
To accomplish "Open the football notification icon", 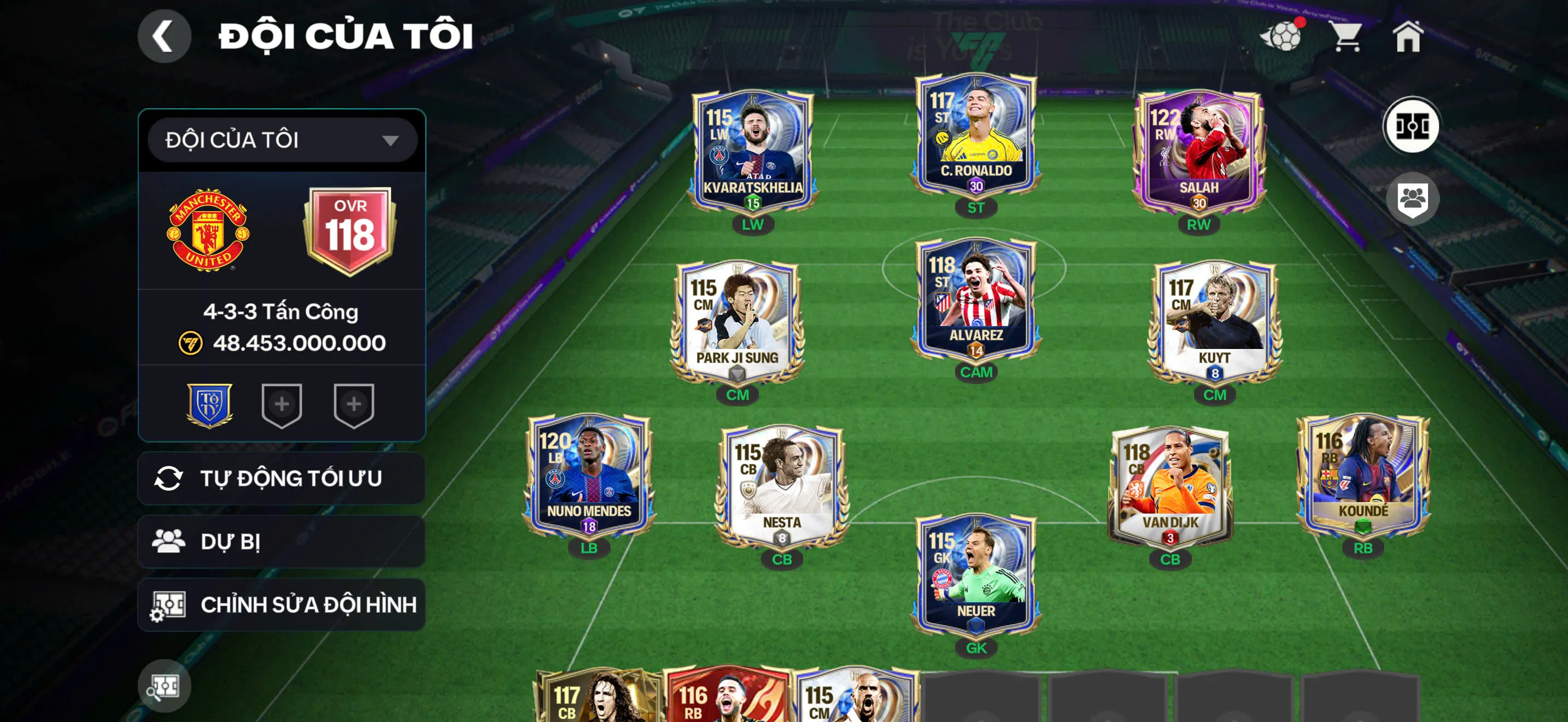I will click(x=1282, y=37).
